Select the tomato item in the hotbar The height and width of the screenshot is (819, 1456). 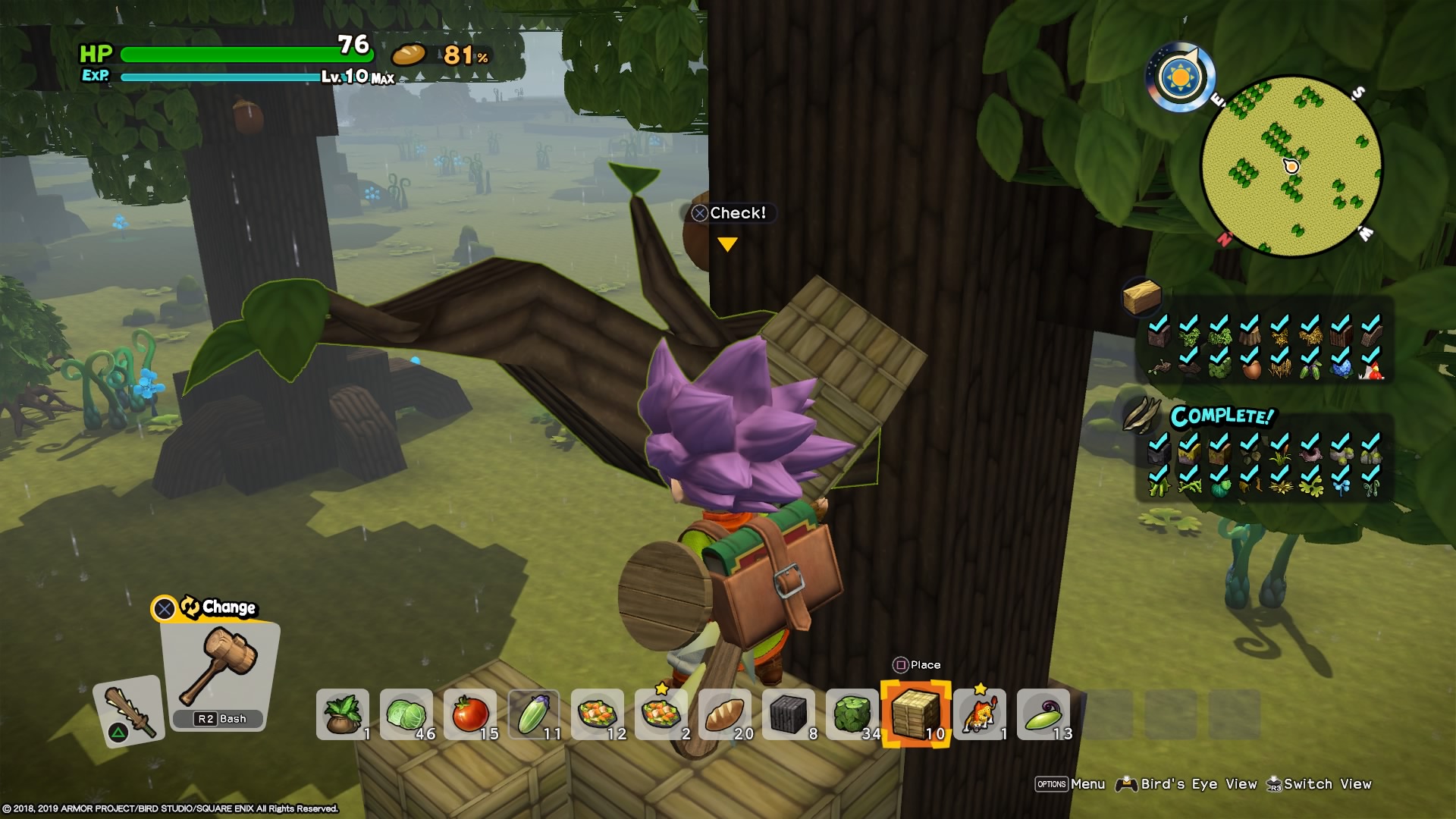(470, 713)
